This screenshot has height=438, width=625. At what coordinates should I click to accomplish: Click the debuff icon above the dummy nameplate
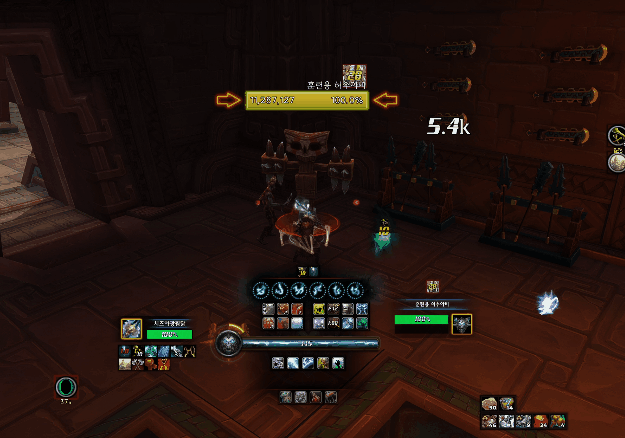352,73
